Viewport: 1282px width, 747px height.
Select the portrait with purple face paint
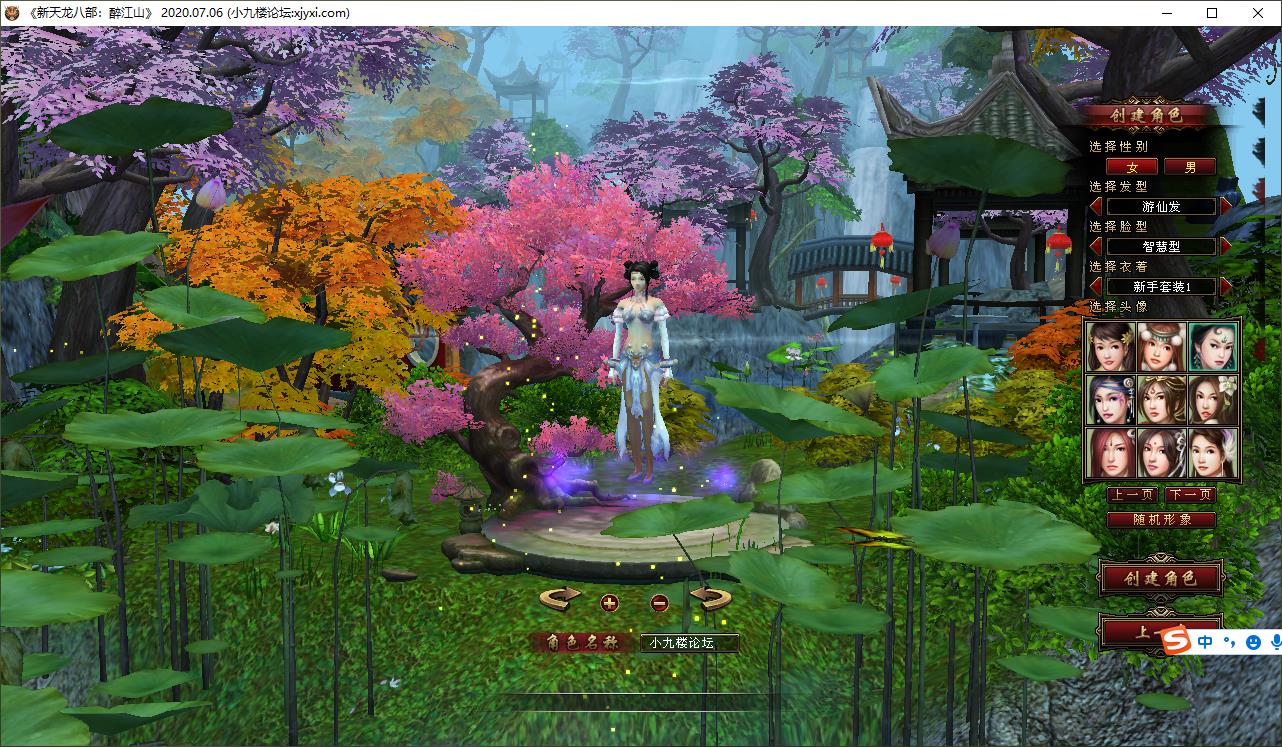(x=1111, y=400)
